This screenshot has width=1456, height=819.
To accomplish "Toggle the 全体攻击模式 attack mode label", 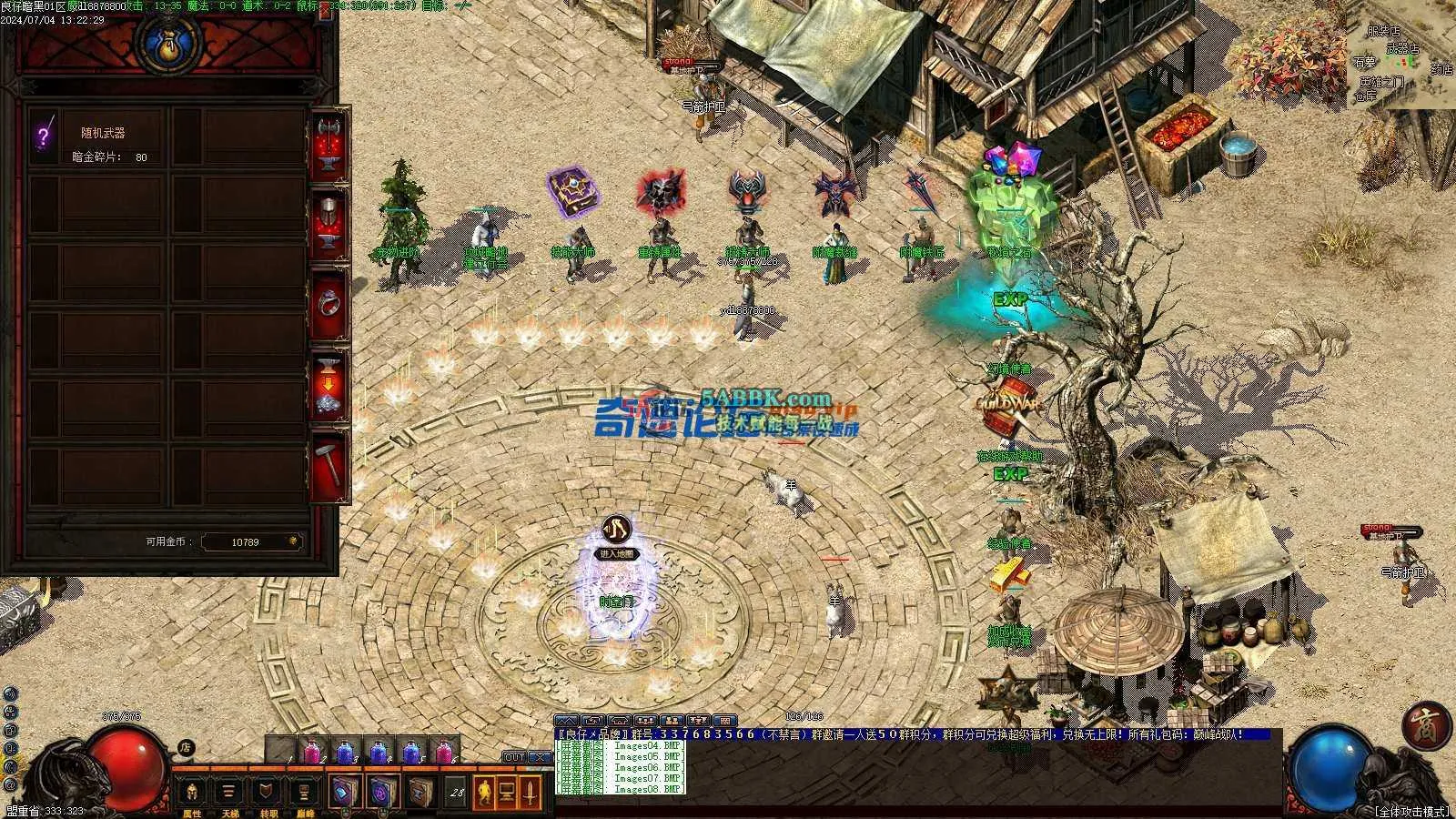I will [1410, 811].
